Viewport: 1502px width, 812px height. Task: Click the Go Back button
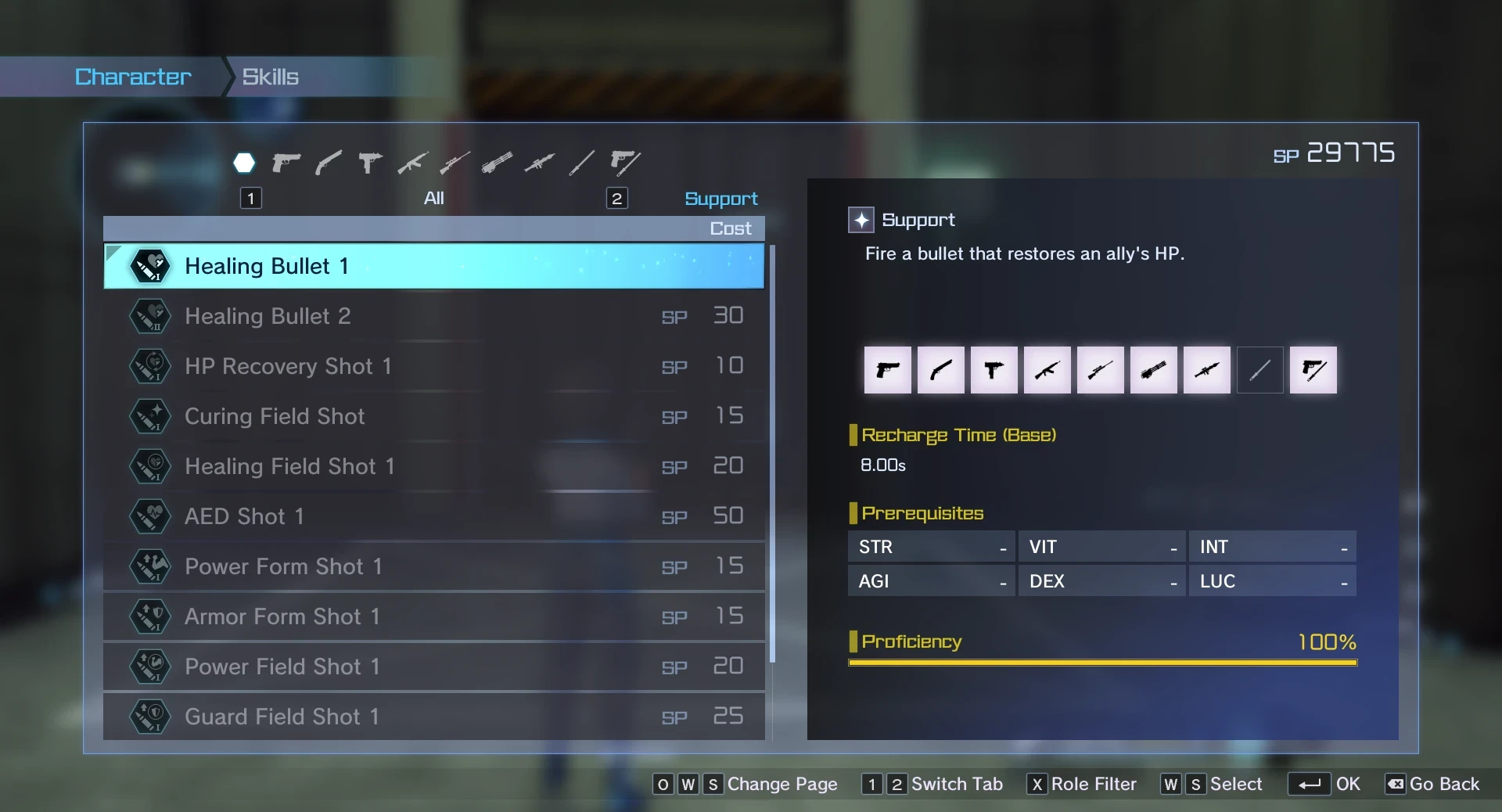(1443, 785)
